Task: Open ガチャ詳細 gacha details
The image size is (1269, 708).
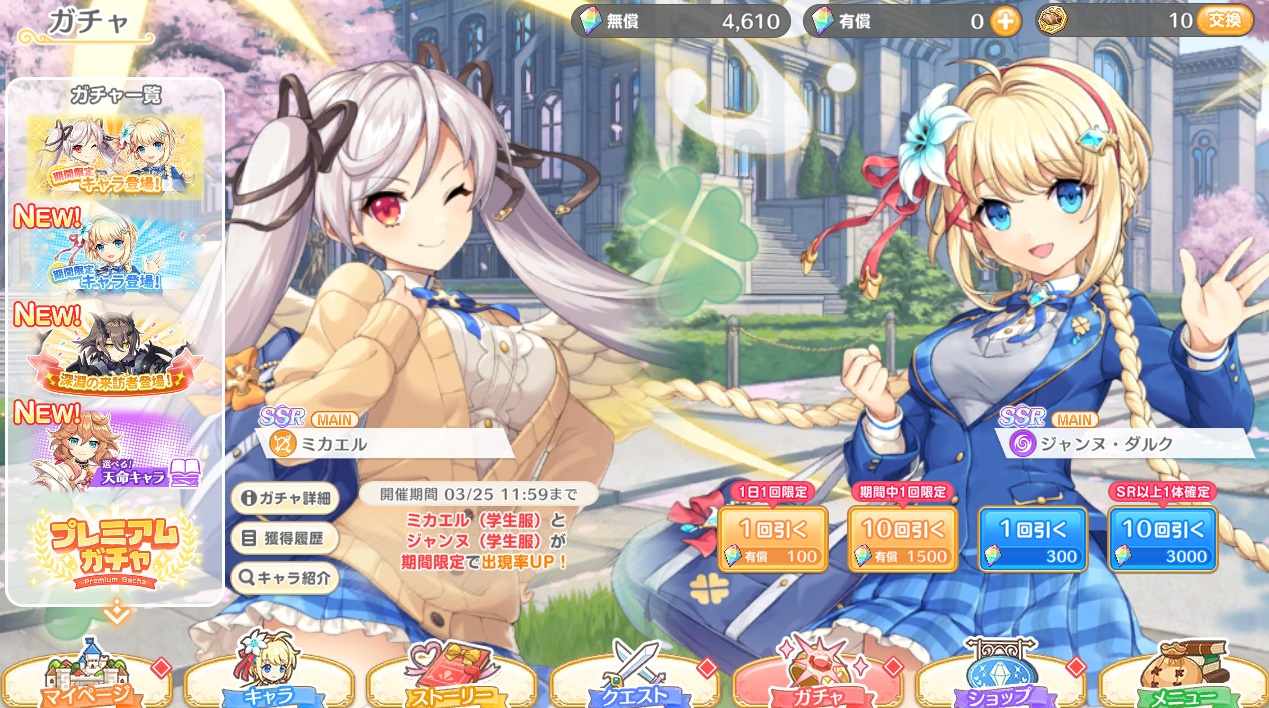Action: [x=284, y=498]
